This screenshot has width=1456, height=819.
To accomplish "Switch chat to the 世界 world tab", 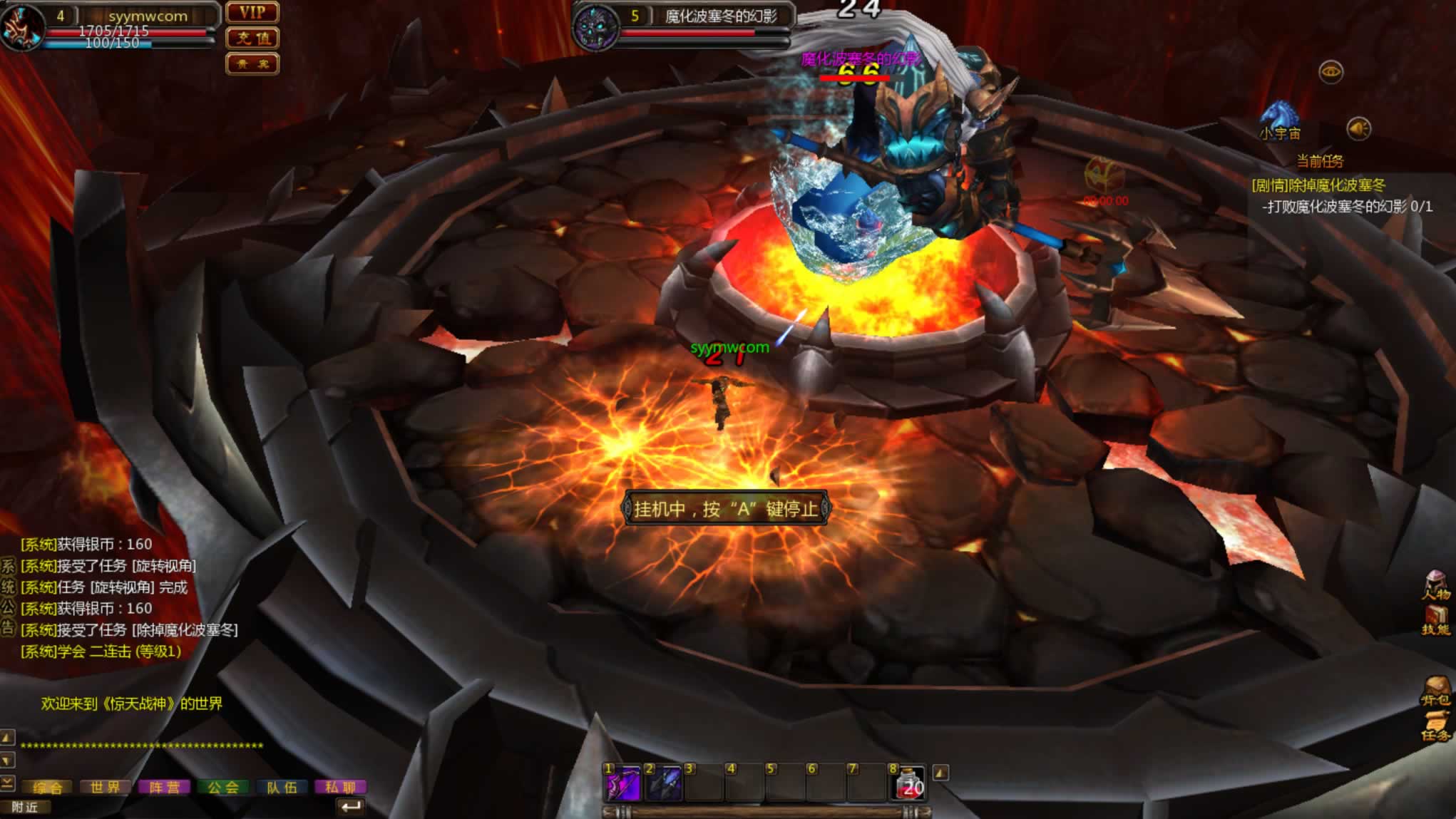I will tap(105, 787).
